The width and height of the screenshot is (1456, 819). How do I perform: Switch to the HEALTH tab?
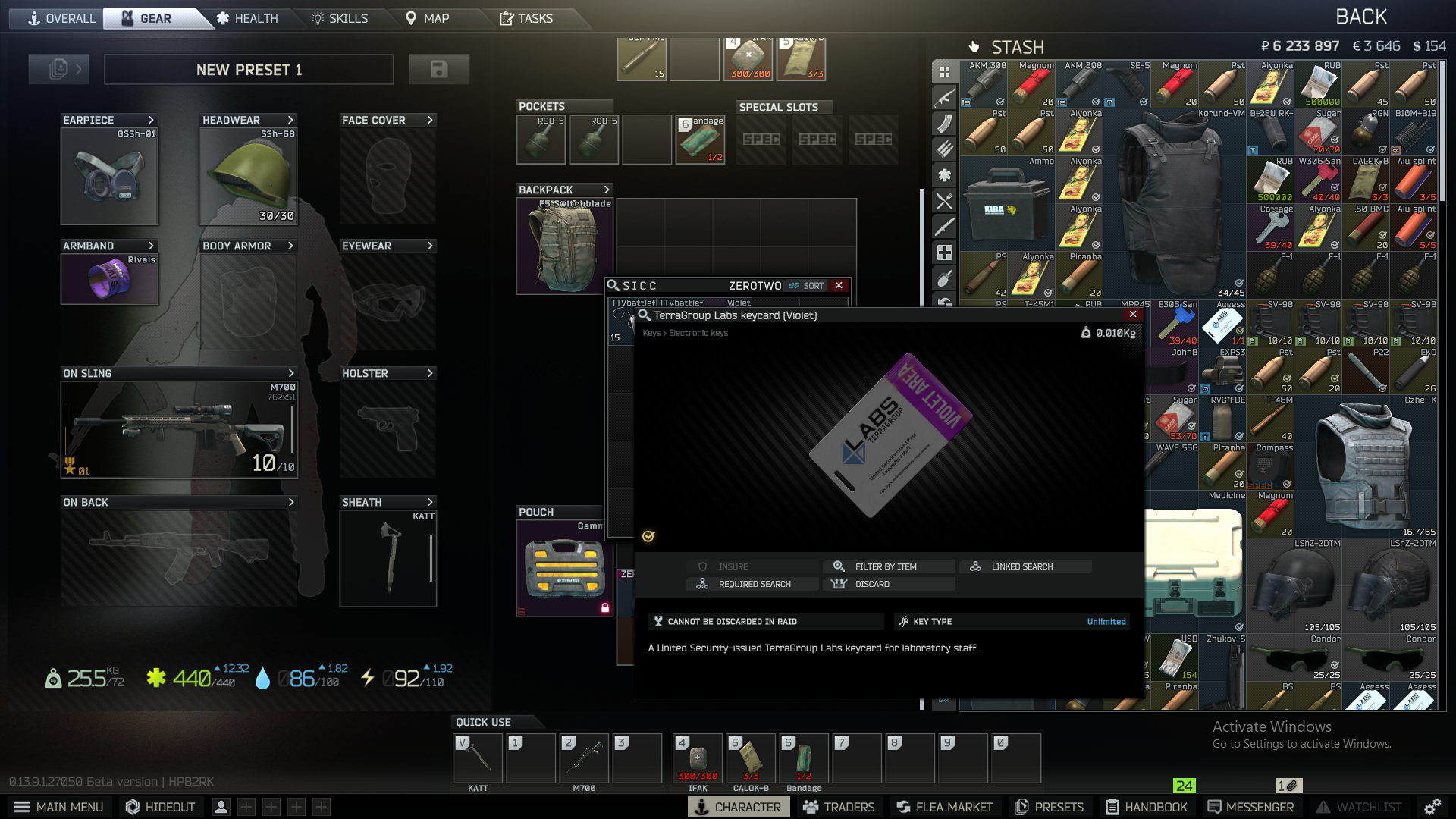tap(248, 18)
